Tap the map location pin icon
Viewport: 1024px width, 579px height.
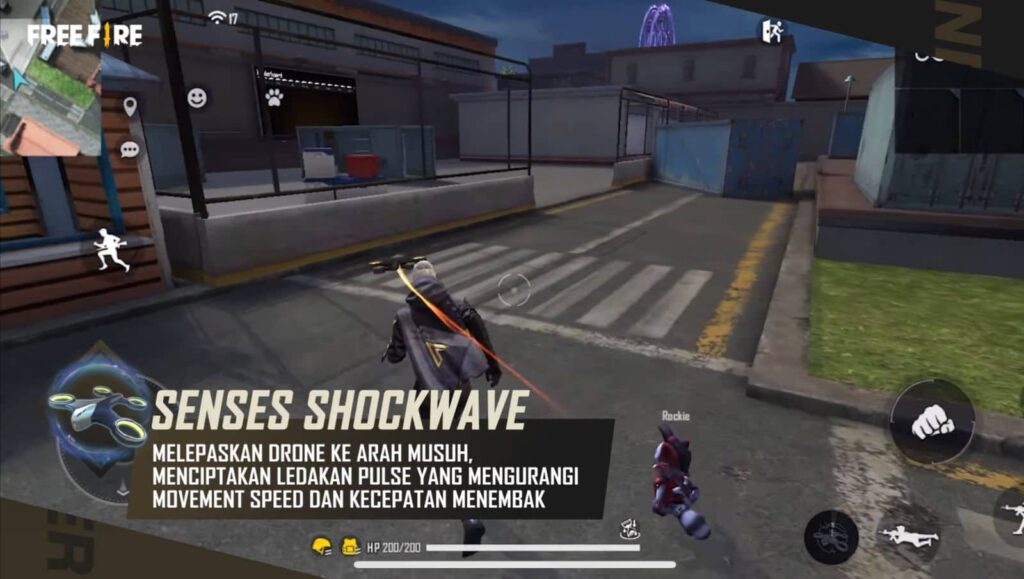point(129,107)
